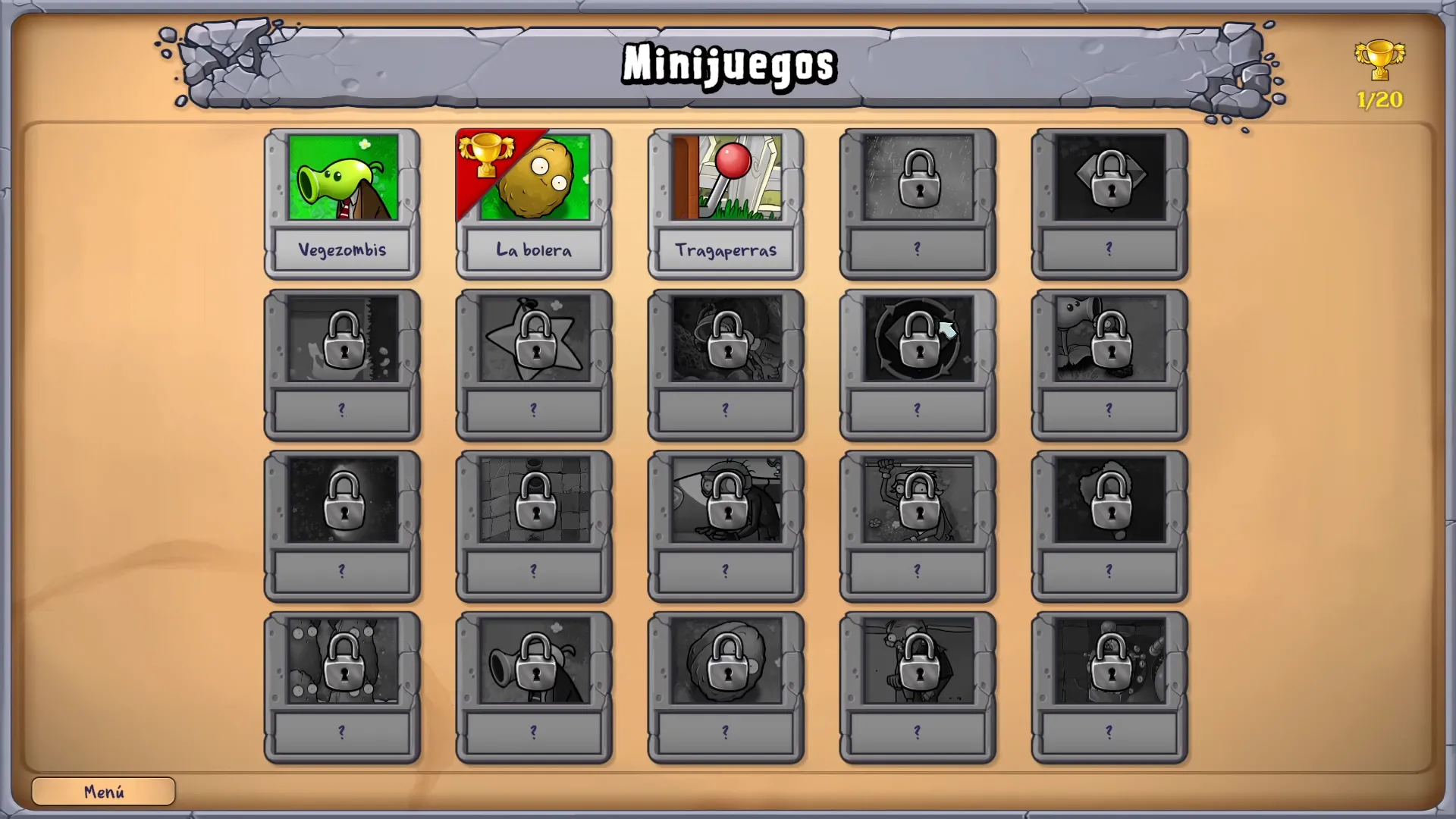
Task: Select the locked tile with star artwork
Action: pyautogui.click(x=534, y=339)
